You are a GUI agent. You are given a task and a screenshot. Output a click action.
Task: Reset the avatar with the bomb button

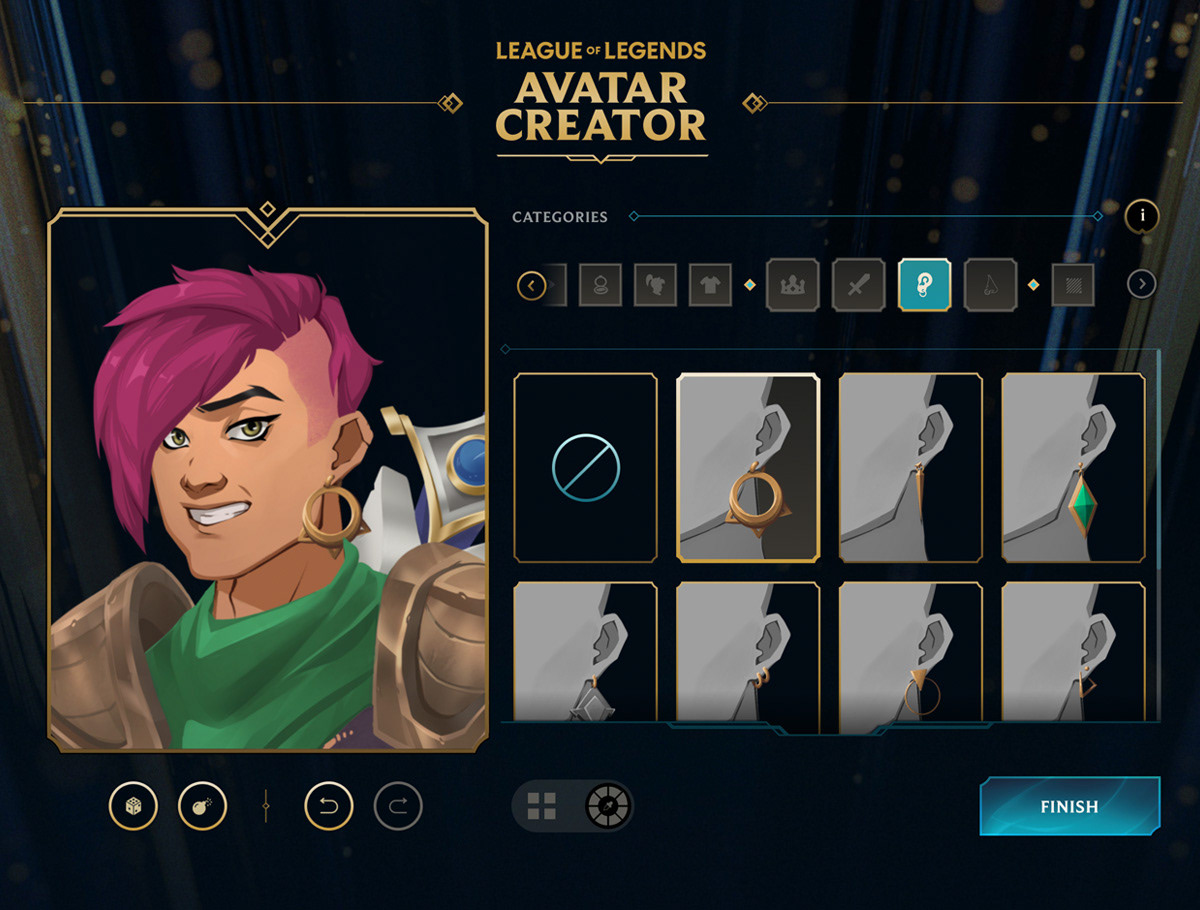click(202, 806)
